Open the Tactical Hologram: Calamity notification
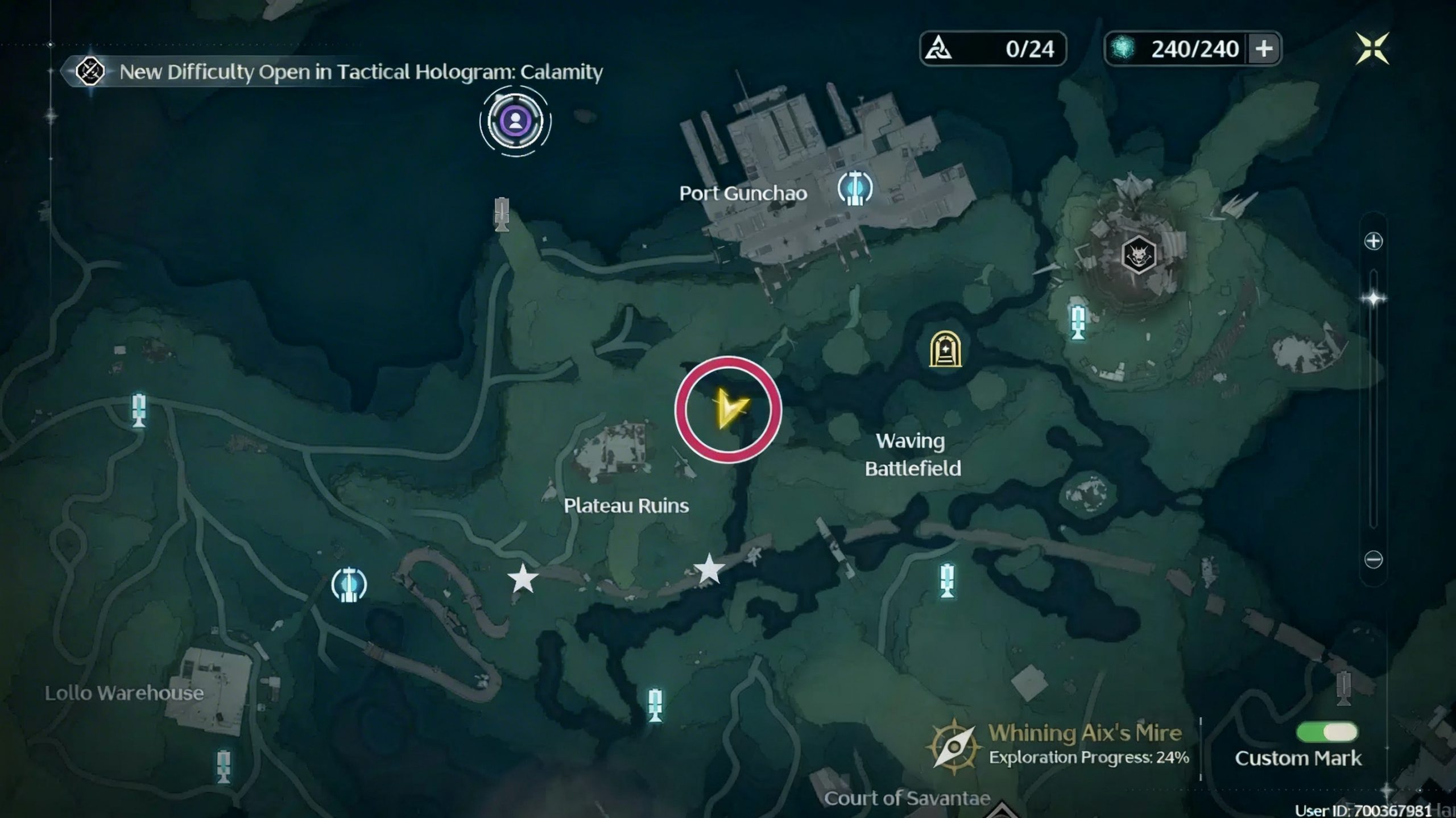 click(x=361, y=72)
